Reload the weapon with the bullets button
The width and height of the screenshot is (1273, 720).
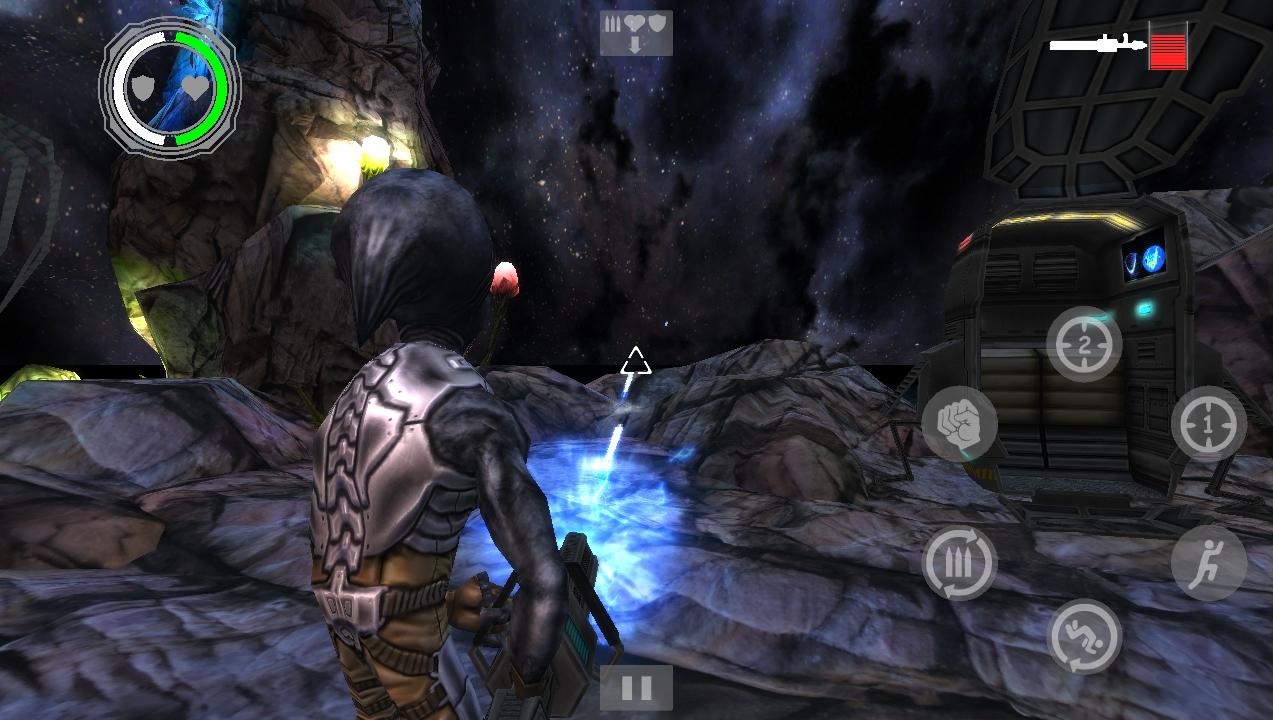(x=959, y=563)
